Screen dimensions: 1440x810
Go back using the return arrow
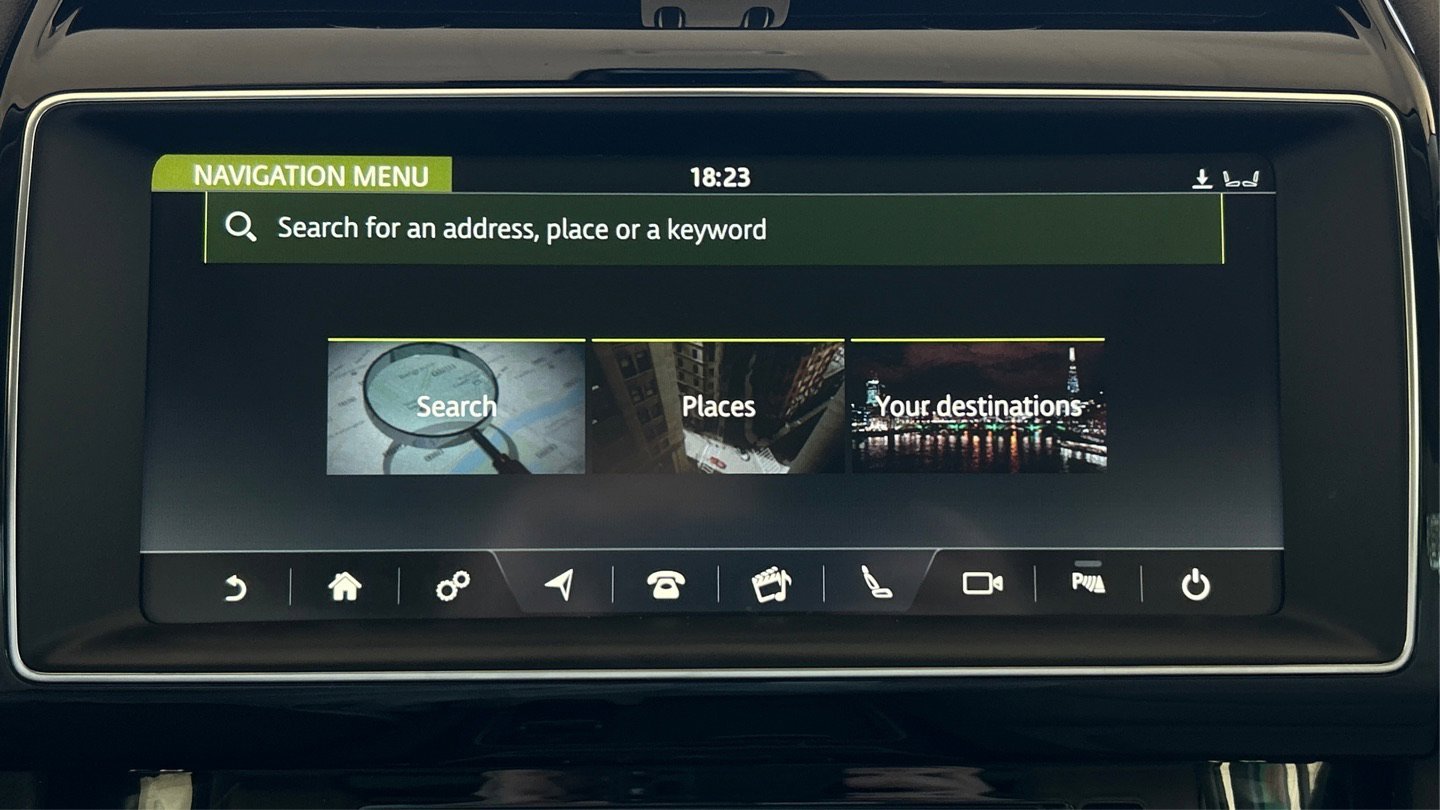pos(235,586)
